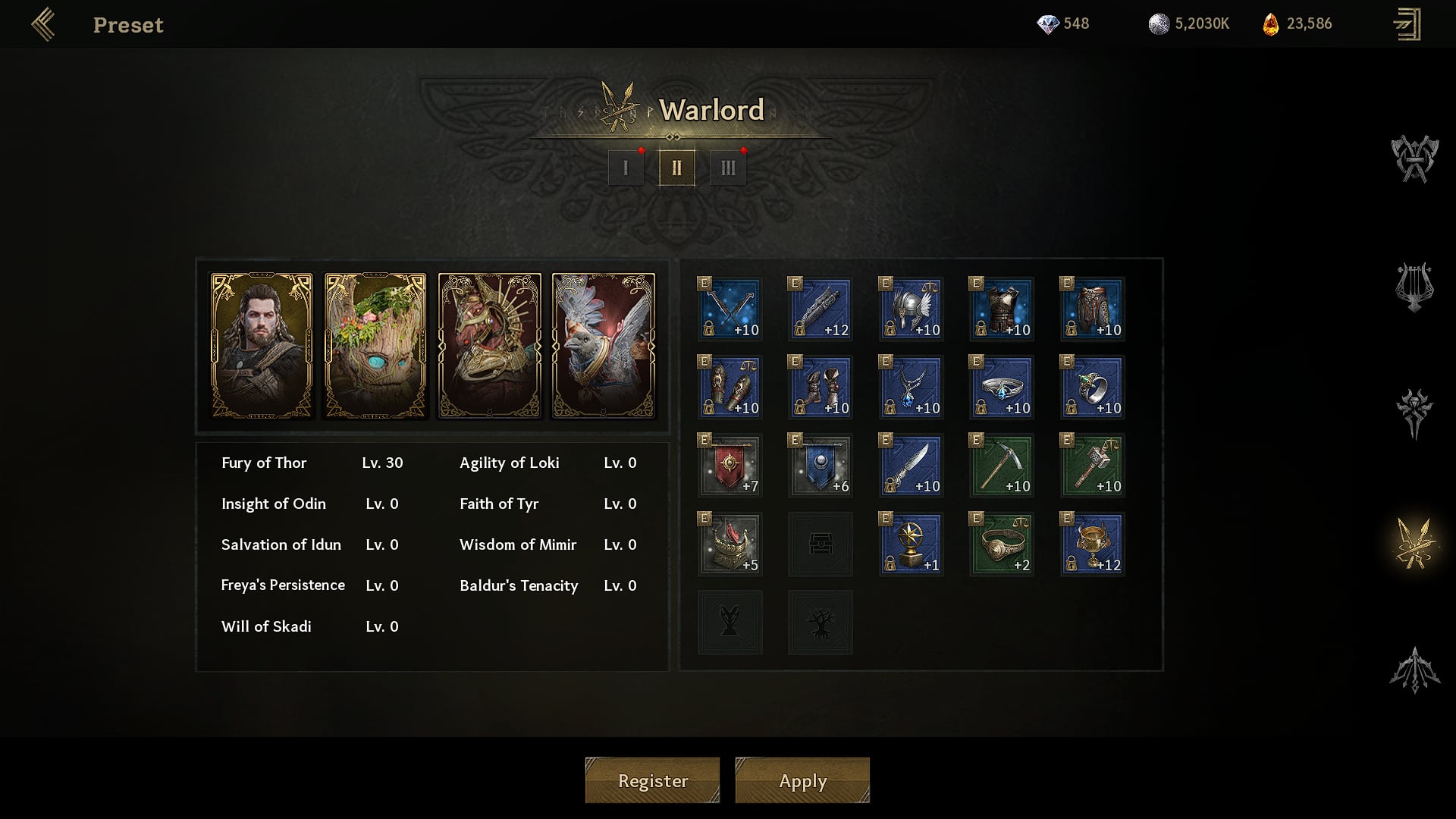Apply the selected preset
1456x819 pixels.
[x=802, y=780]
